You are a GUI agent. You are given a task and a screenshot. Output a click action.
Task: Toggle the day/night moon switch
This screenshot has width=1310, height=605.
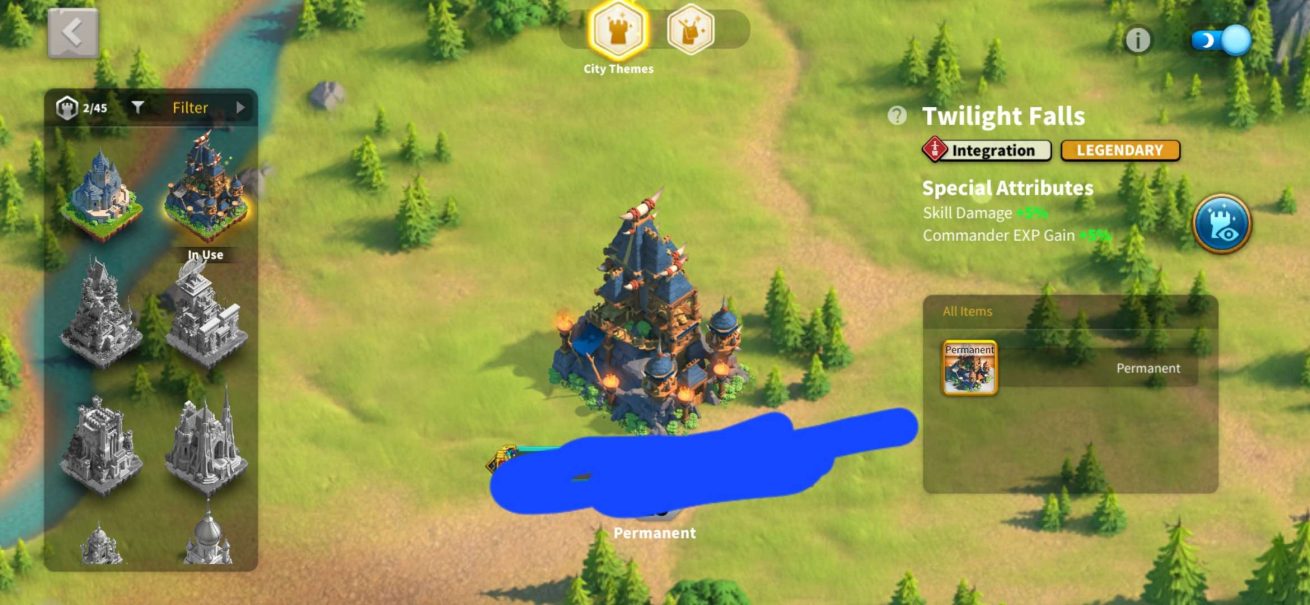[x=1221, y=40]
